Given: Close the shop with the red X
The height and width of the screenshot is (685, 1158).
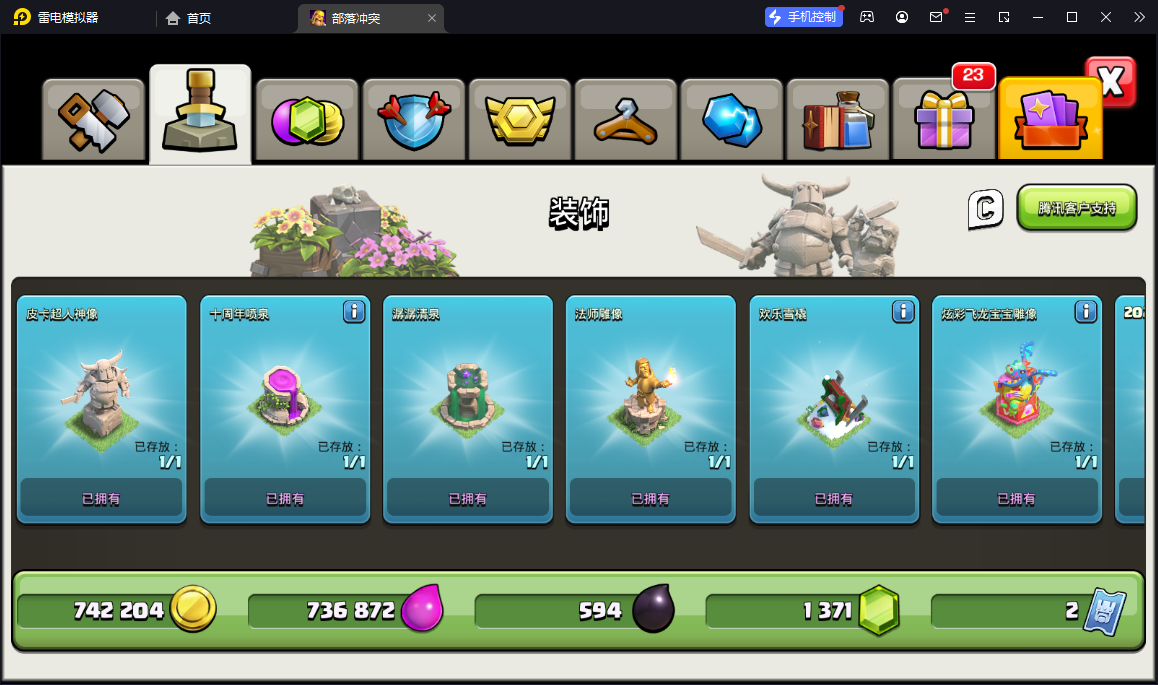Looking at the screenshot, I should tap(1111, 82).
